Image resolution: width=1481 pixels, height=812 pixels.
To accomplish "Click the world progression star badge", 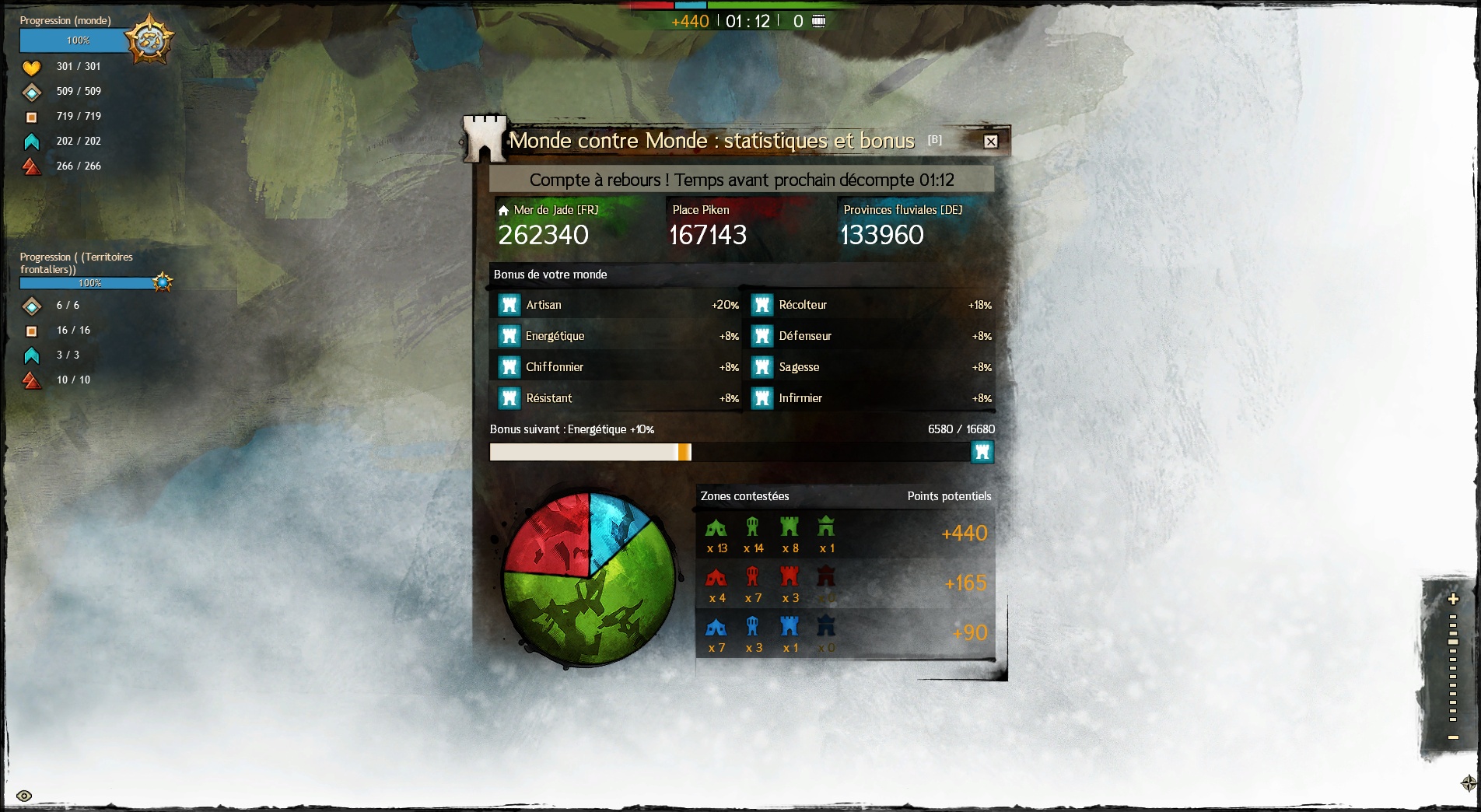I will coord(149,40).
